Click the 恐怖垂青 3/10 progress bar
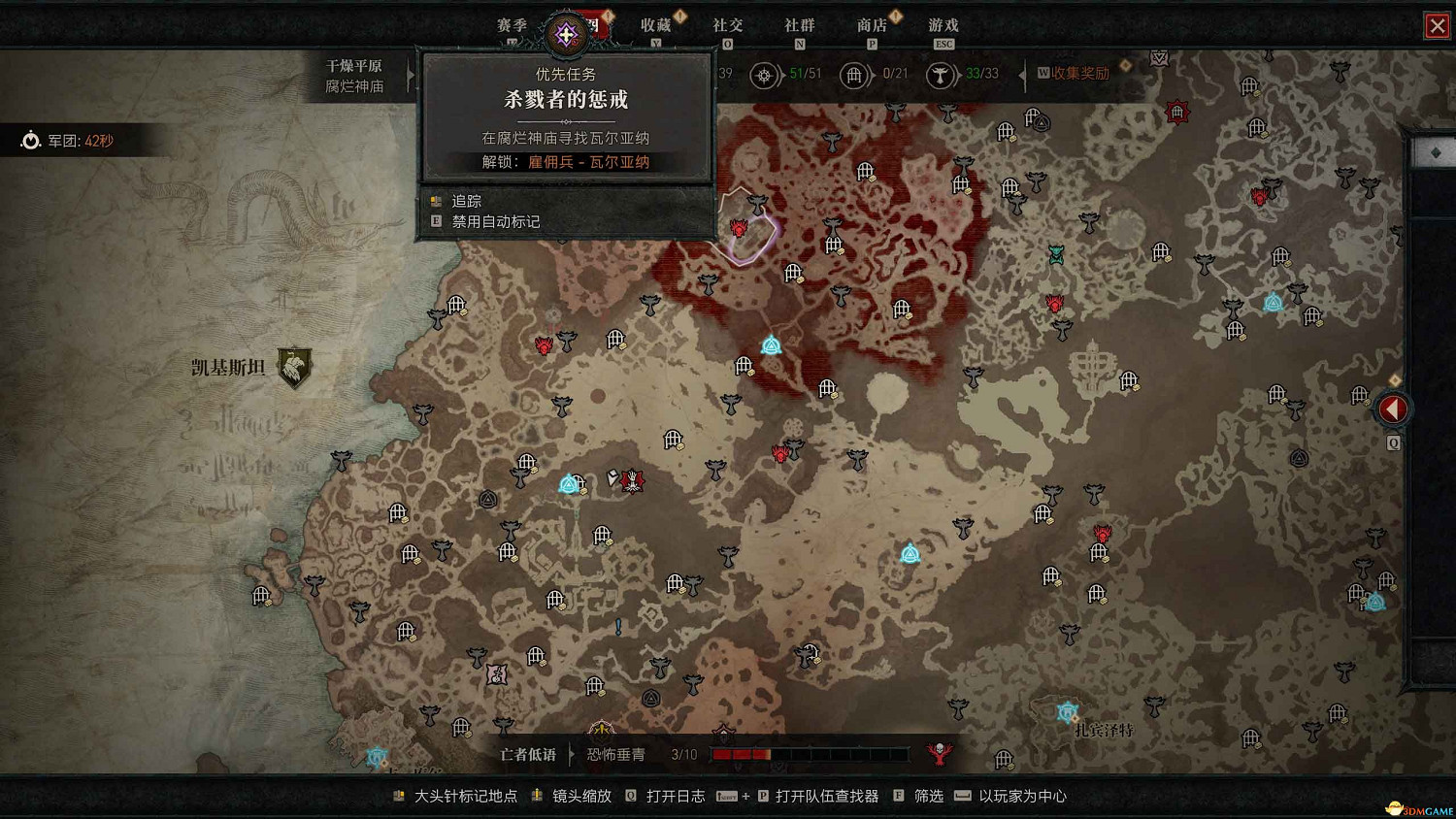Viewport: 1456px width, 819px height. click(809, 754)
